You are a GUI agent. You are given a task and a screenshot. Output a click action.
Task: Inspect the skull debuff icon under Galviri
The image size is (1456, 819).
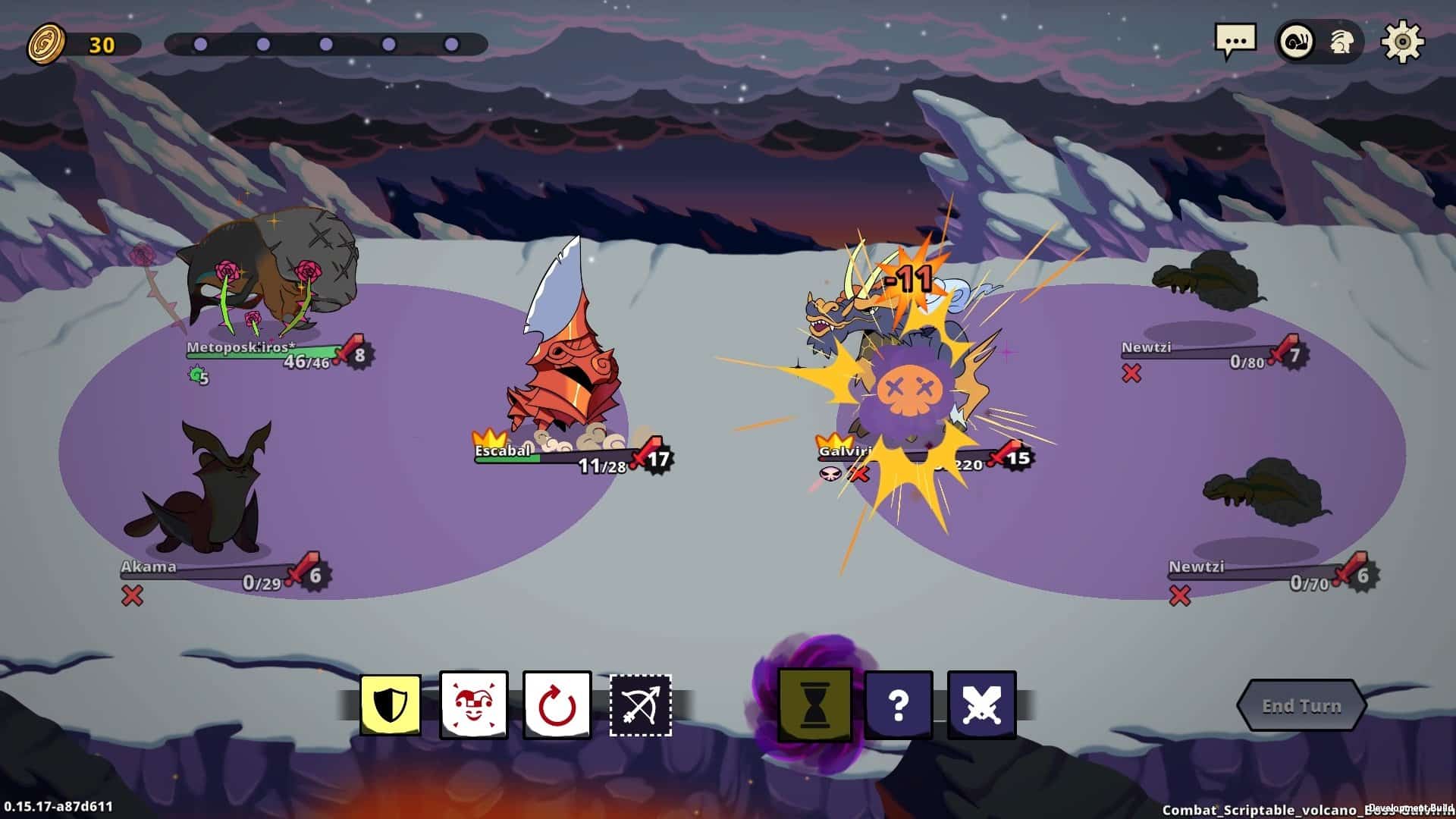(x=830, y=472)
